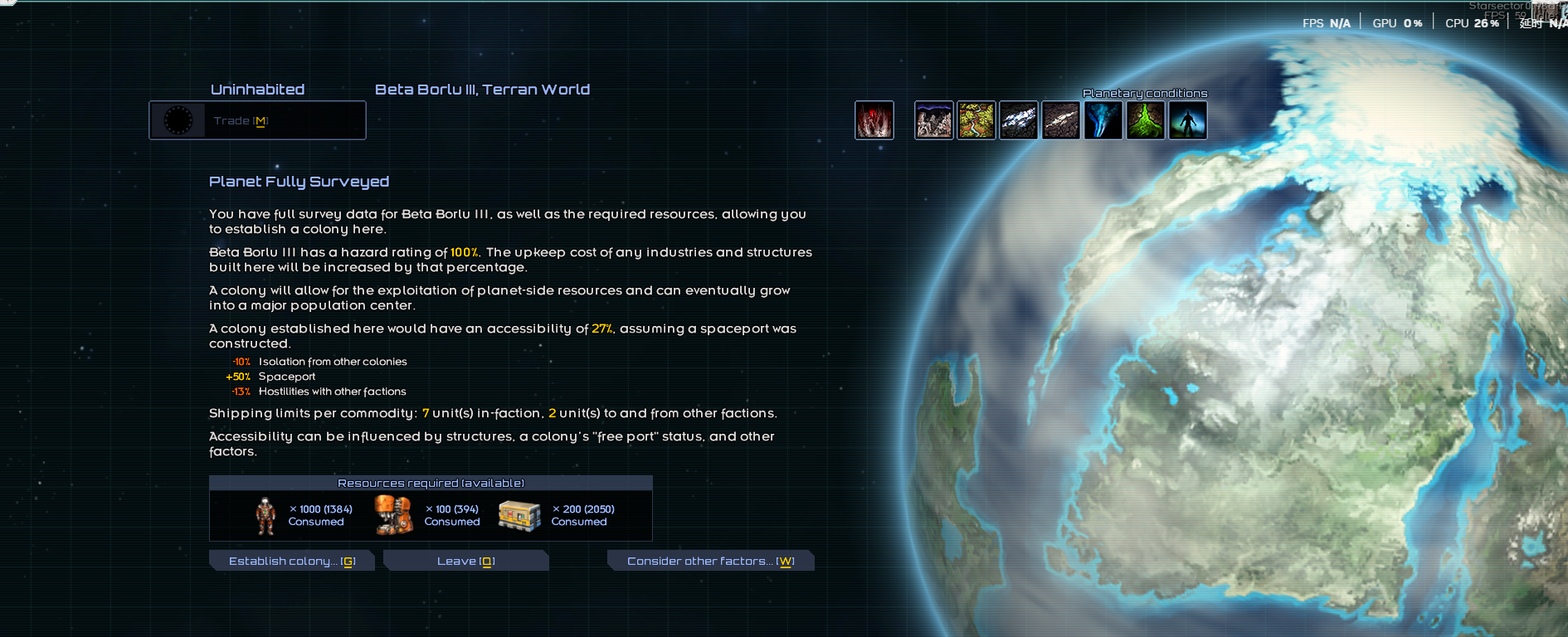Select the crew resource icon
This screenshot has width=1568, height=637.
click(265, 515)
